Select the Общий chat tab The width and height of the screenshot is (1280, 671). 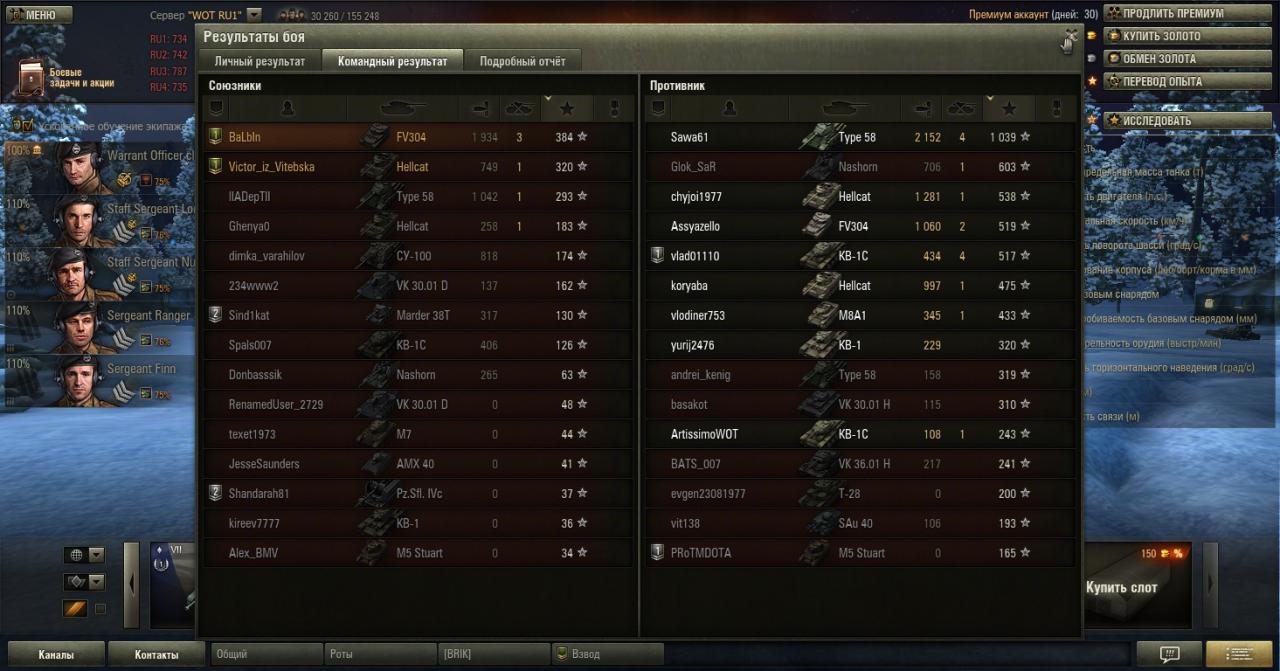point(265,654)
